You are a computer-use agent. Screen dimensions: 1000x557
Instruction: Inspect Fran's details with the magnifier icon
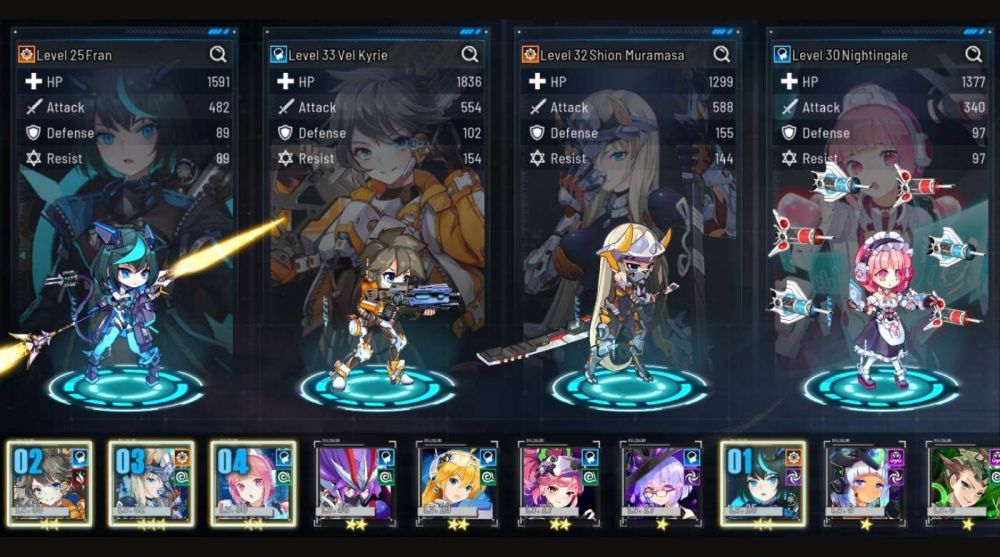pyautogui.click(x=218, y=54)
